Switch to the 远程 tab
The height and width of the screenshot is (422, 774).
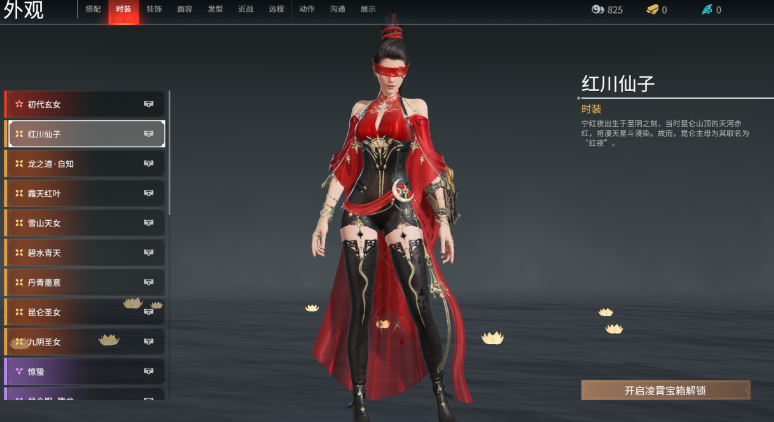[276, 9]
